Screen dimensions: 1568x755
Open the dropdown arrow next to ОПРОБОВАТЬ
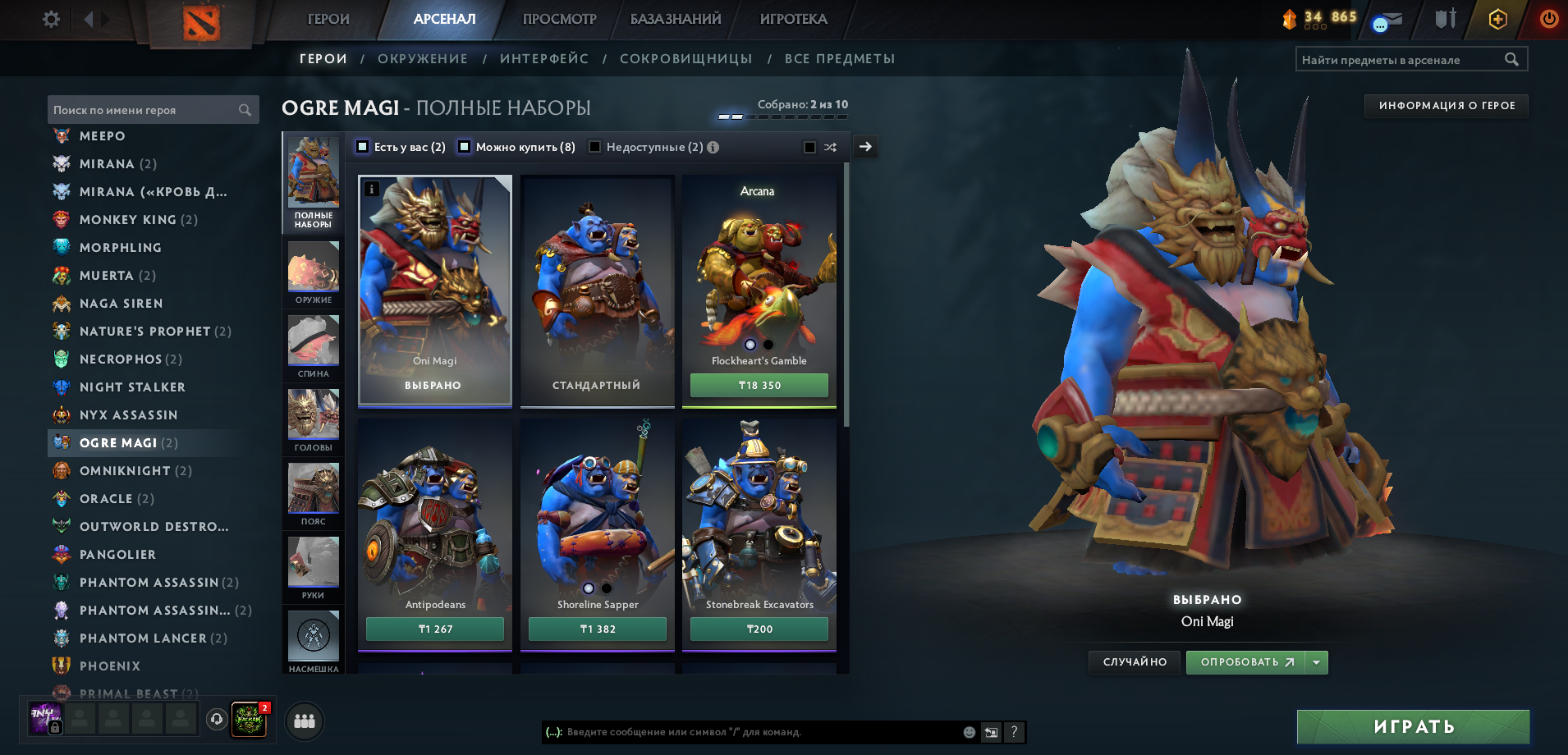tap(1315, 661)
